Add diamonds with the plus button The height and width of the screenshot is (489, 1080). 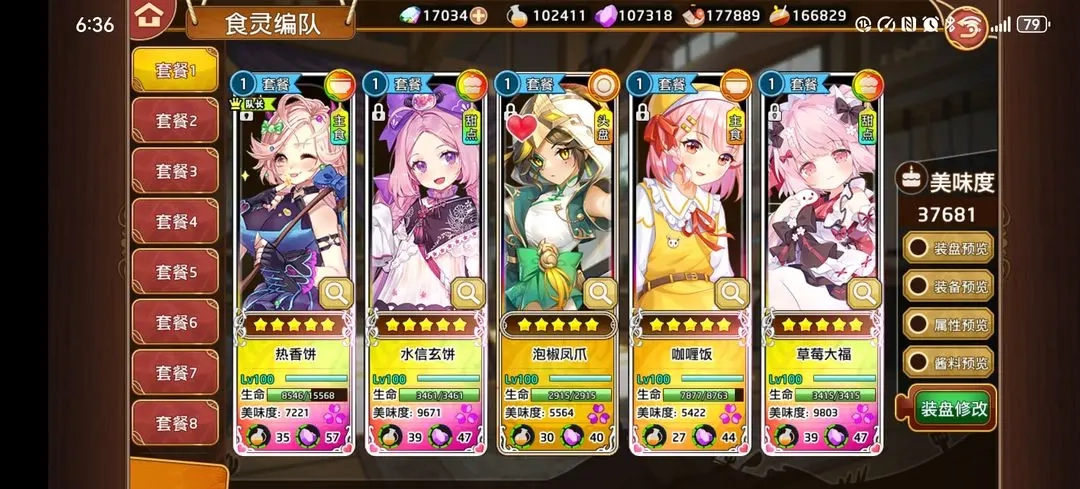click(479, 16)
